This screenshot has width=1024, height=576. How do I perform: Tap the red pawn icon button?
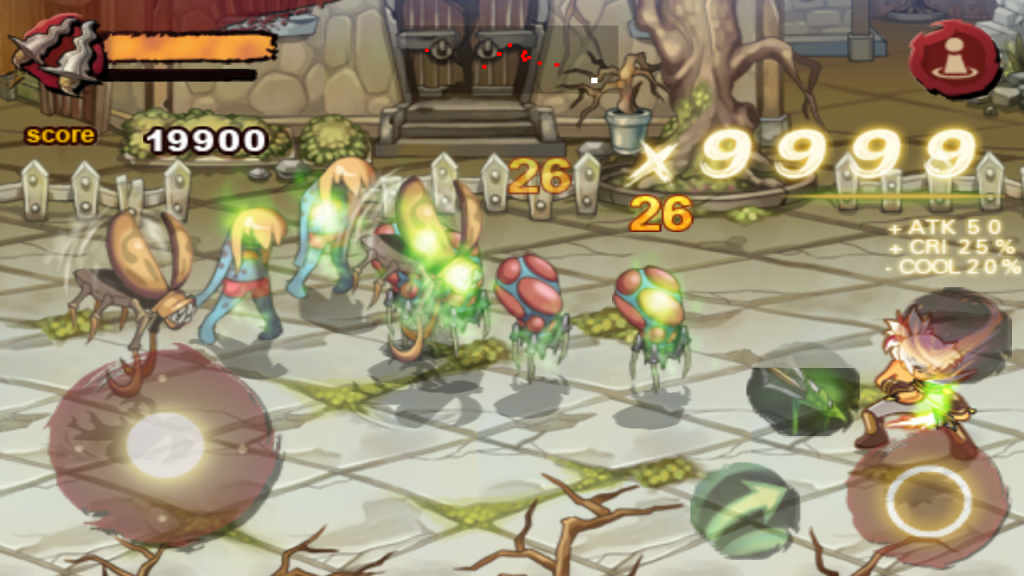tap(954, 57)
